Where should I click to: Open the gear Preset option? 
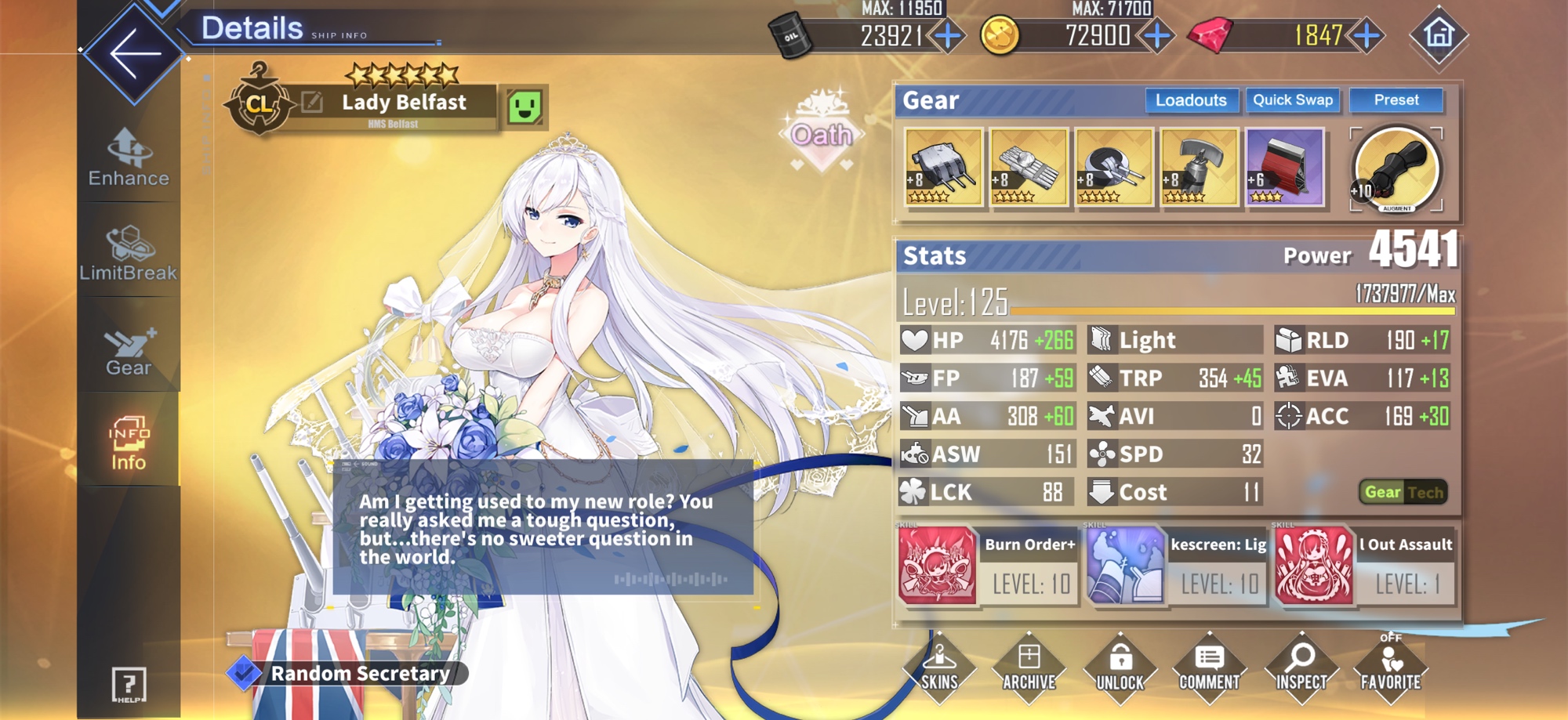pos(1396,100)
